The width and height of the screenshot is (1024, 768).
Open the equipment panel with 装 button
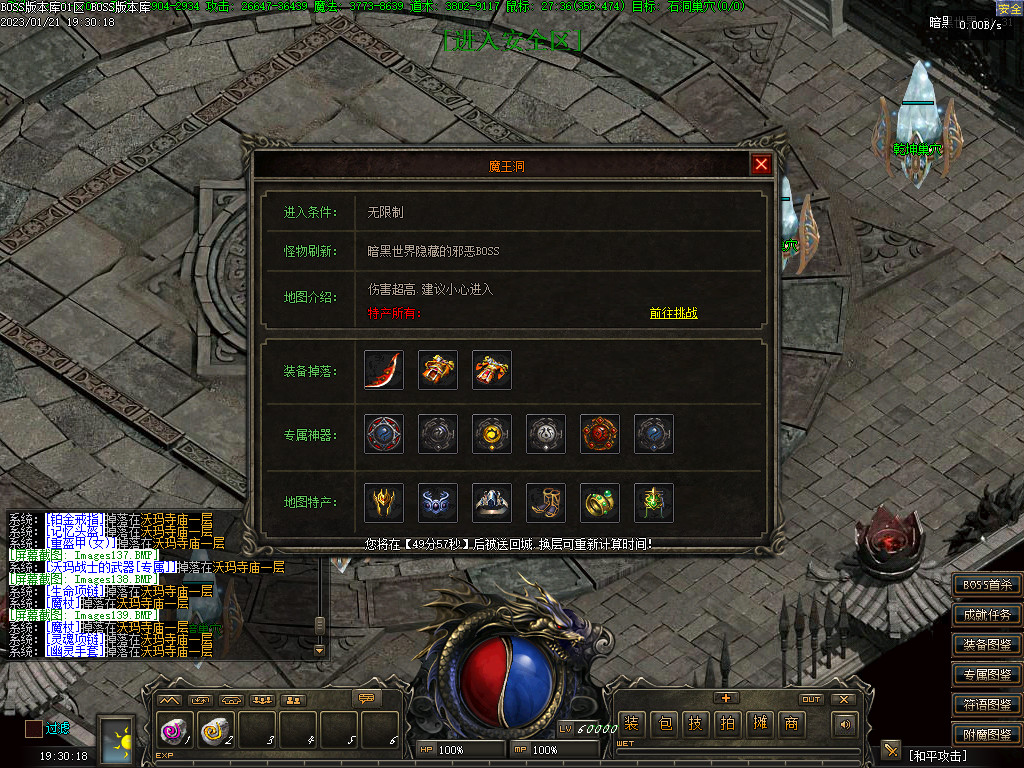click(631, 723)
